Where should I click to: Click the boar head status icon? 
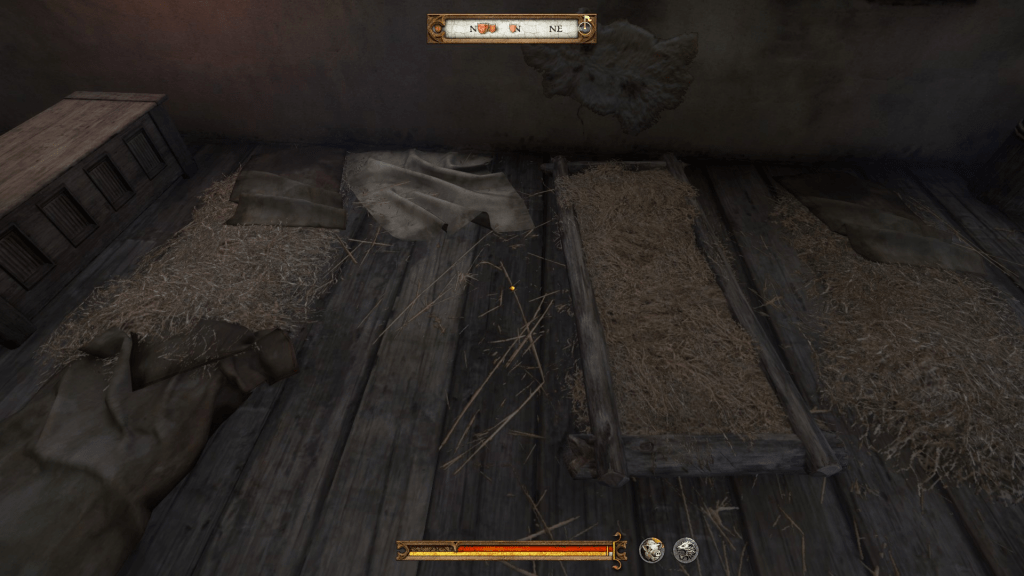(x=652, y=549)
